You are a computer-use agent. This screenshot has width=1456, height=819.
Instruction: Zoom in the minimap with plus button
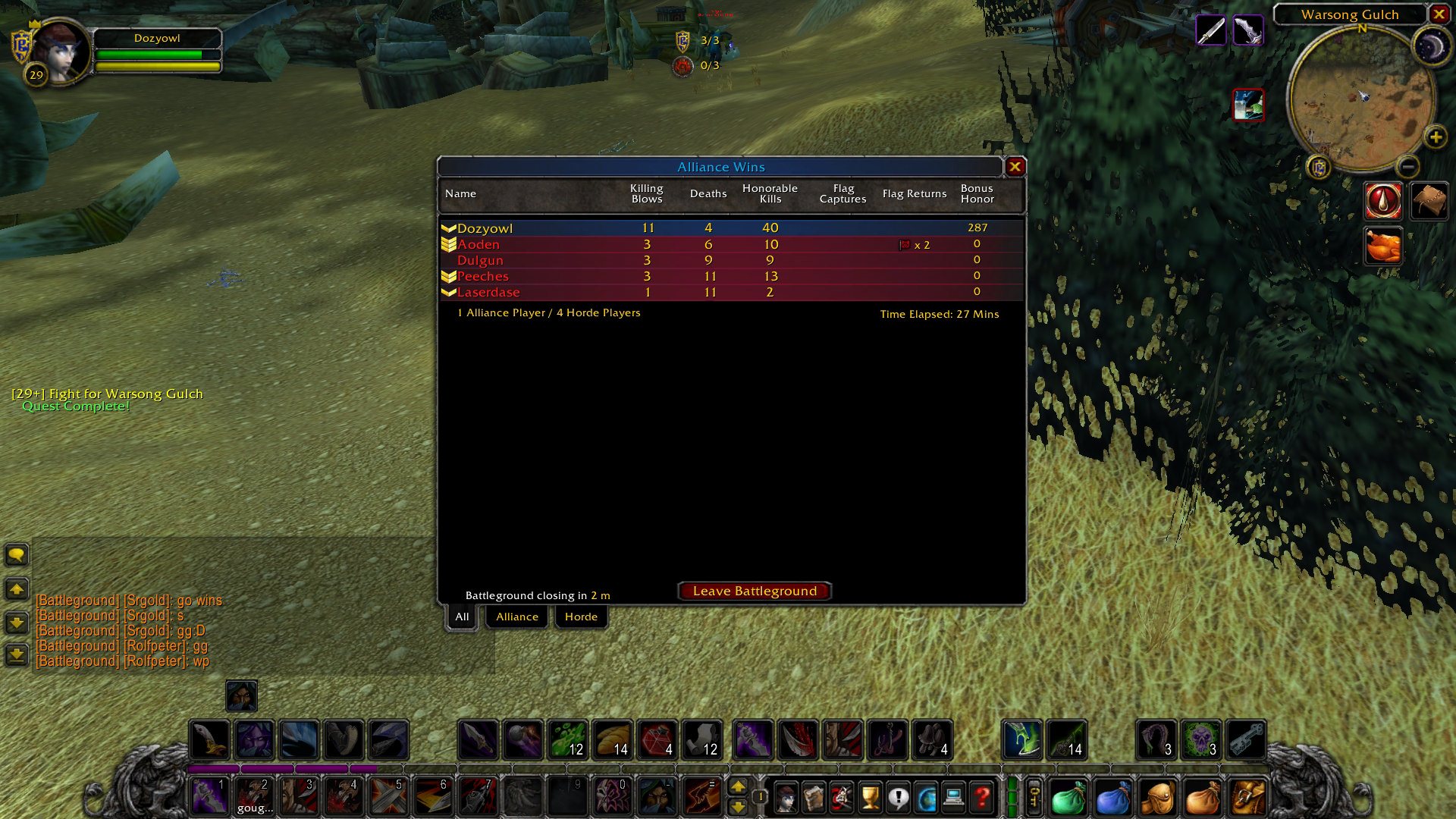[x=1435, y=137]
